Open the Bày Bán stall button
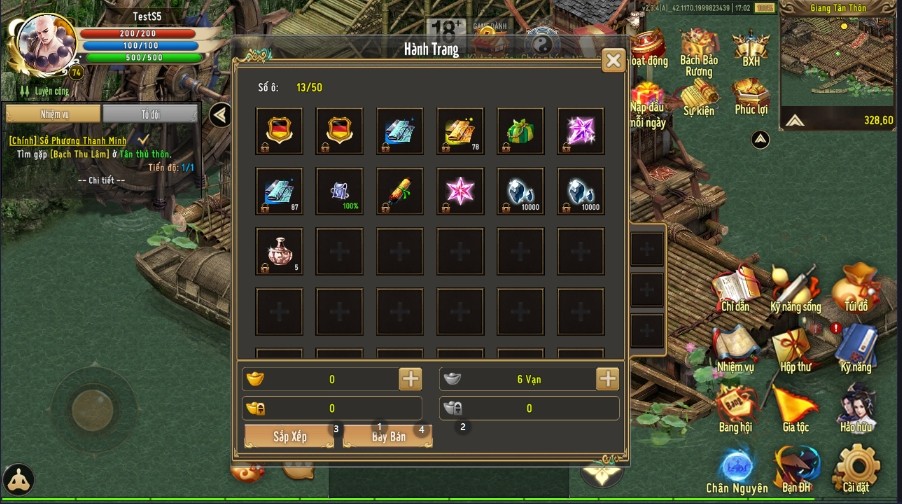Viewport: 902px width, 504px height. click(388, 437)
